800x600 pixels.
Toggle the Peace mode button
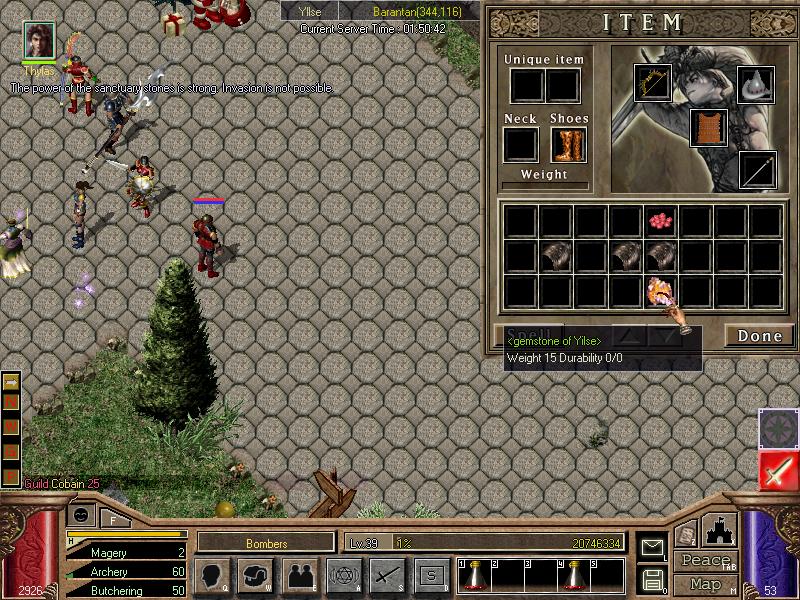[x=705, y=560]
